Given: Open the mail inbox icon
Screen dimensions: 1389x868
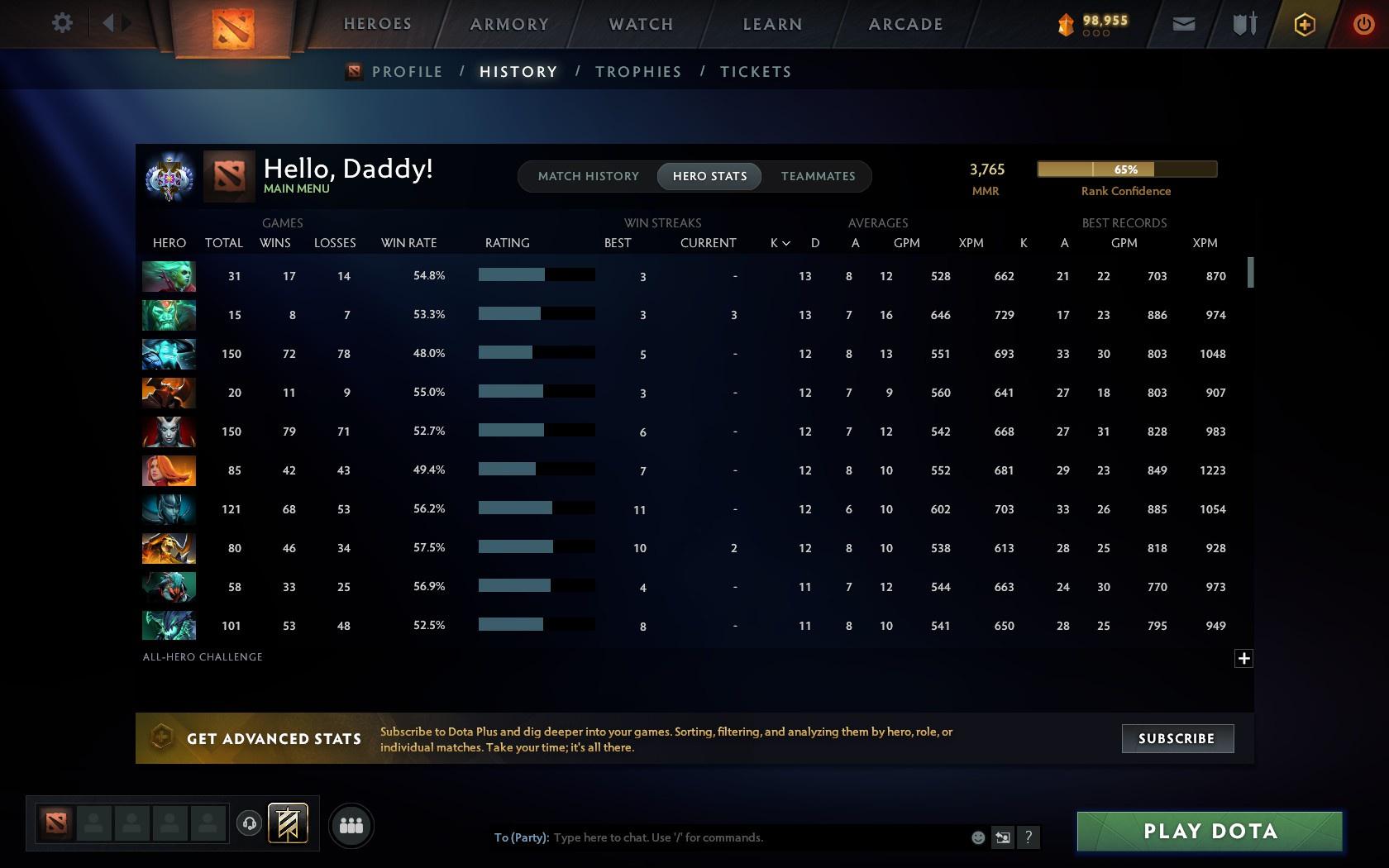Looking at the screenshot, I should click(1182, 23).
